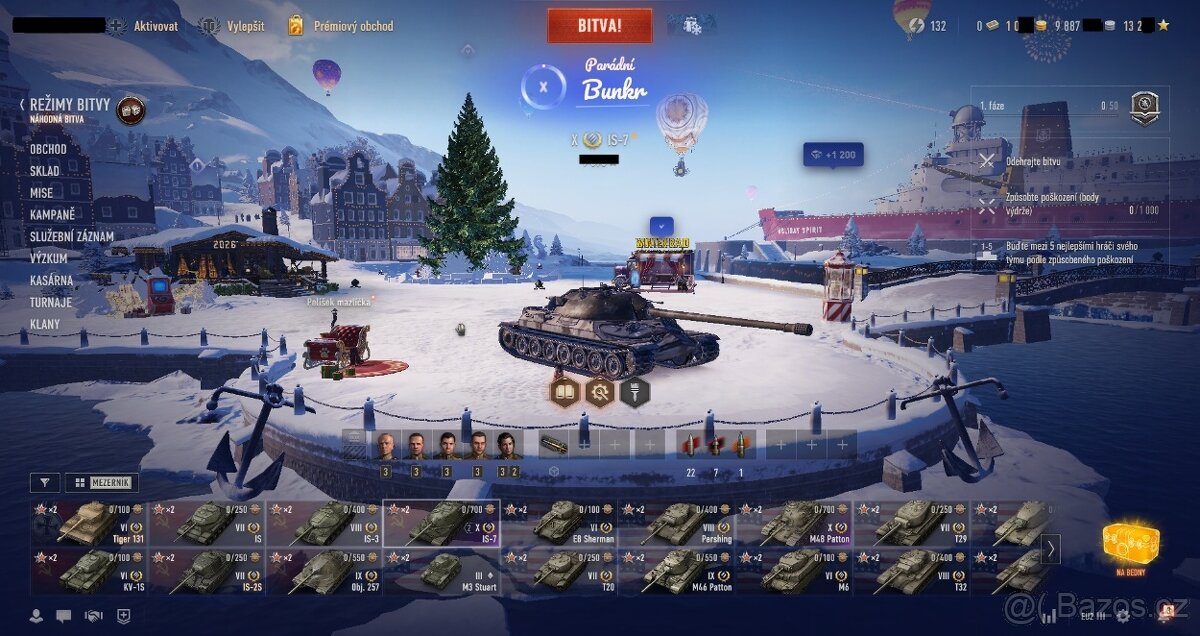Select Kampaně from the side menu
Screen dimensions: 1200x636
52,215
